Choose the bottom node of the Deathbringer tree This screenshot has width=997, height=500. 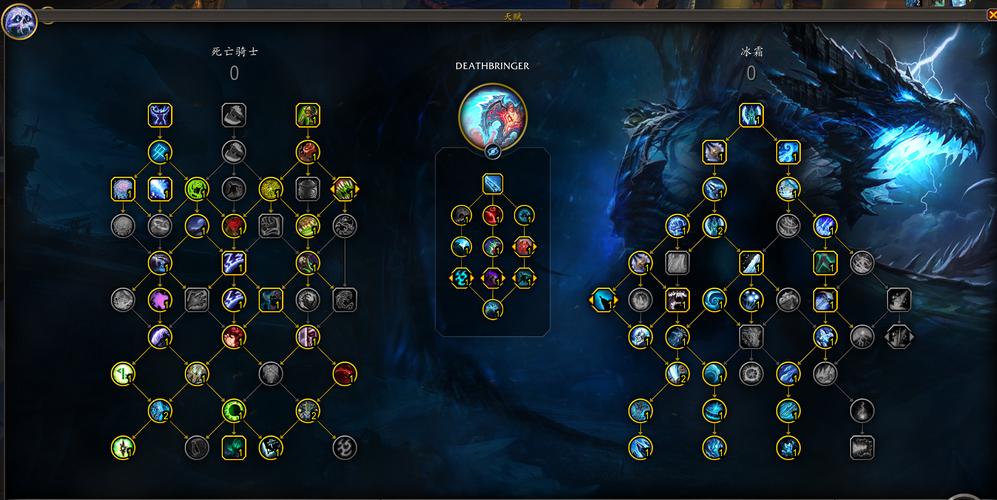(x=492, y=310)
